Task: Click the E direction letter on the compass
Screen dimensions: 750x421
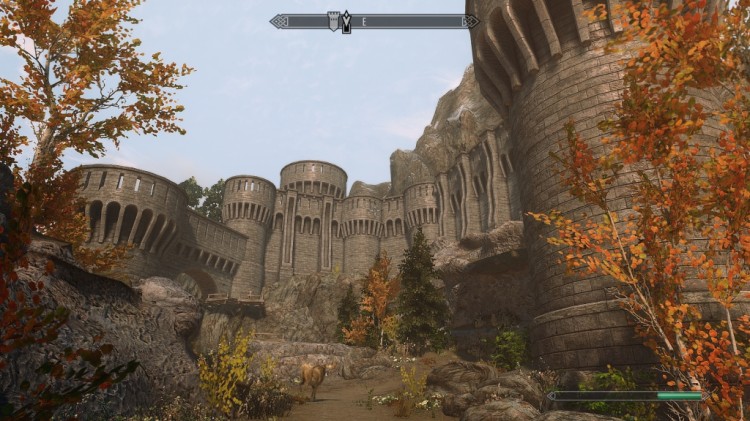Action: click(364, 21)
